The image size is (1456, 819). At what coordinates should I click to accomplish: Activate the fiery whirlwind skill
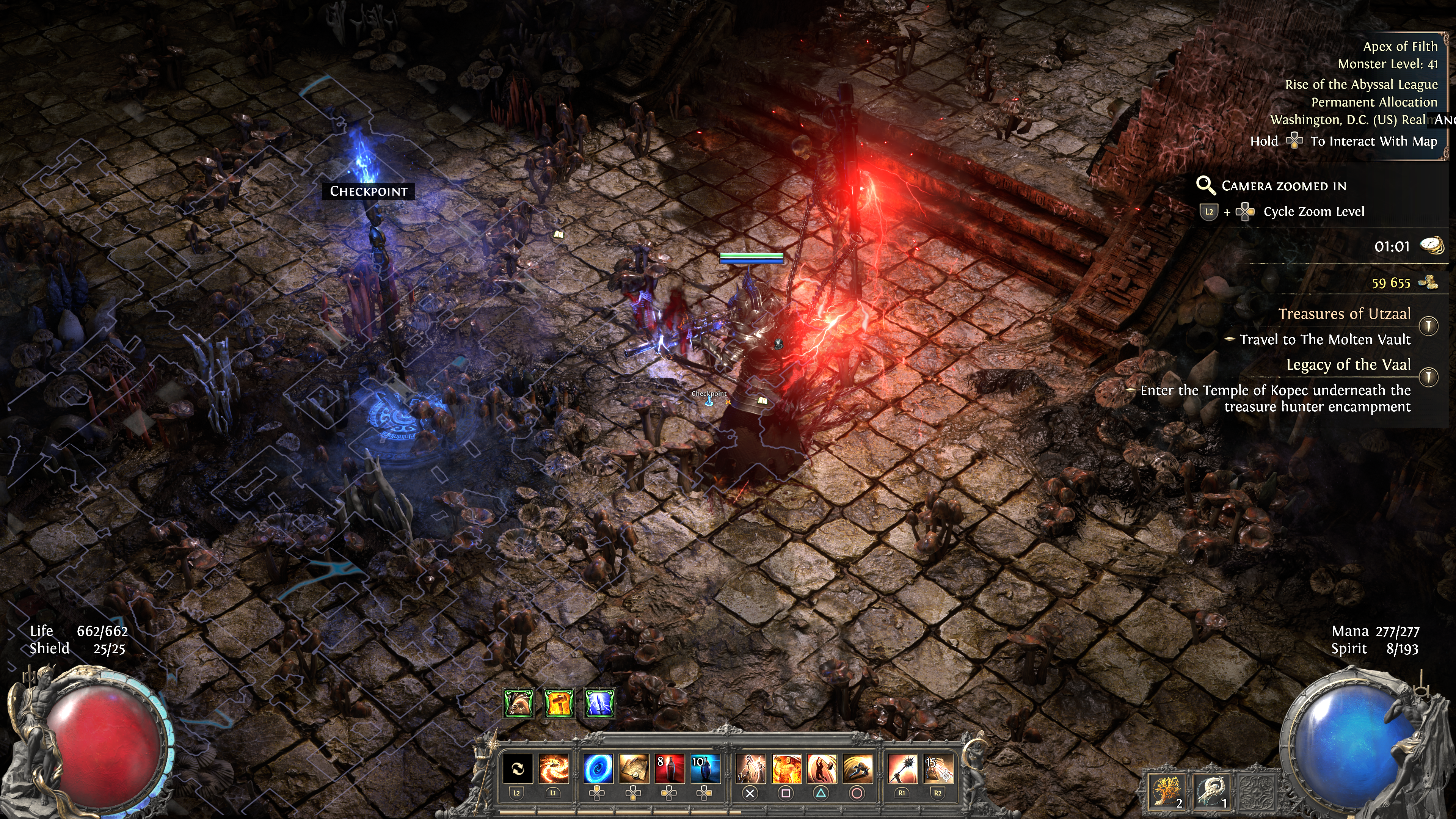pos(553,769)
